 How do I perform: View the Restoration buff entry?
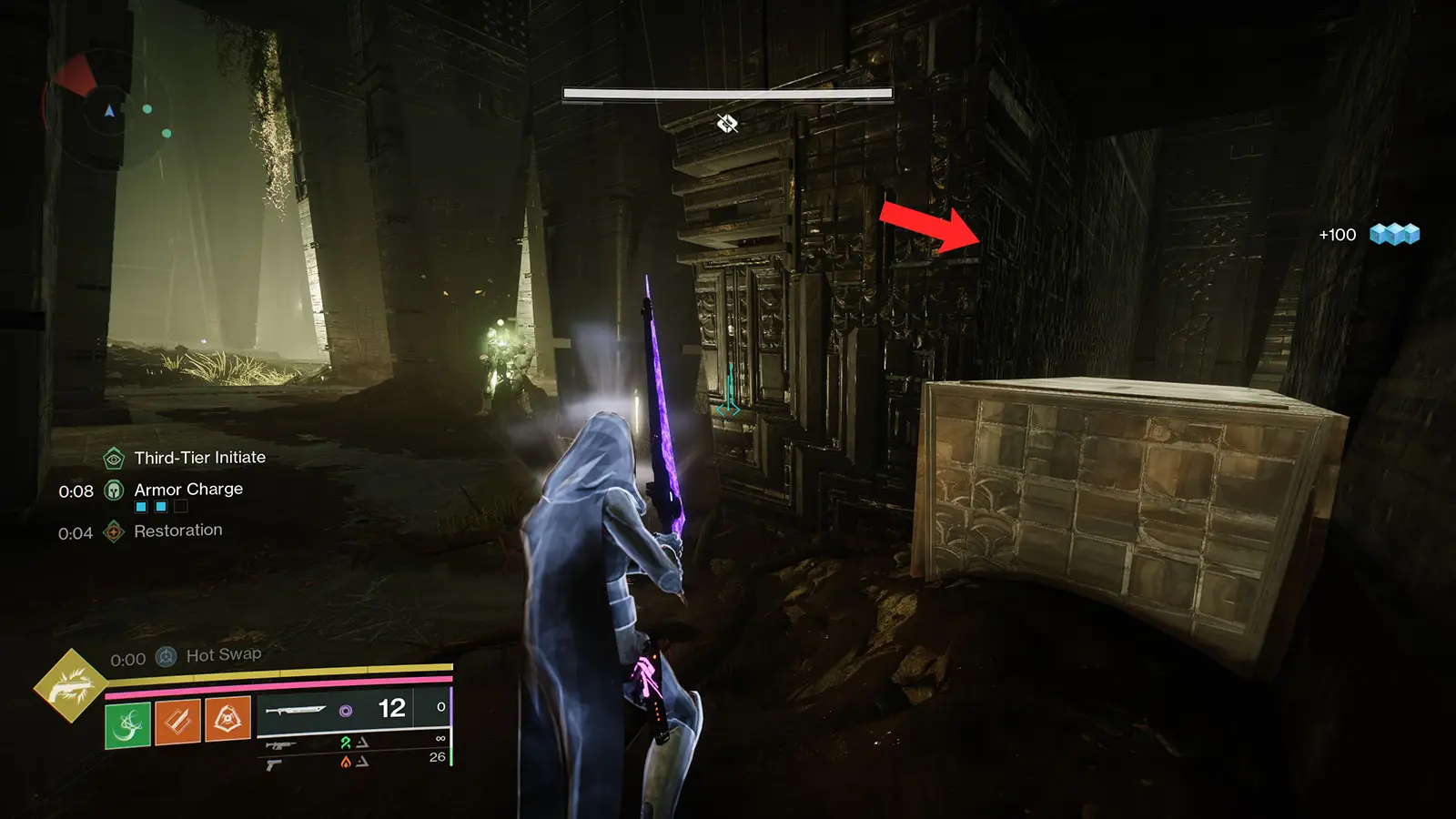click(x=114, y=531)
